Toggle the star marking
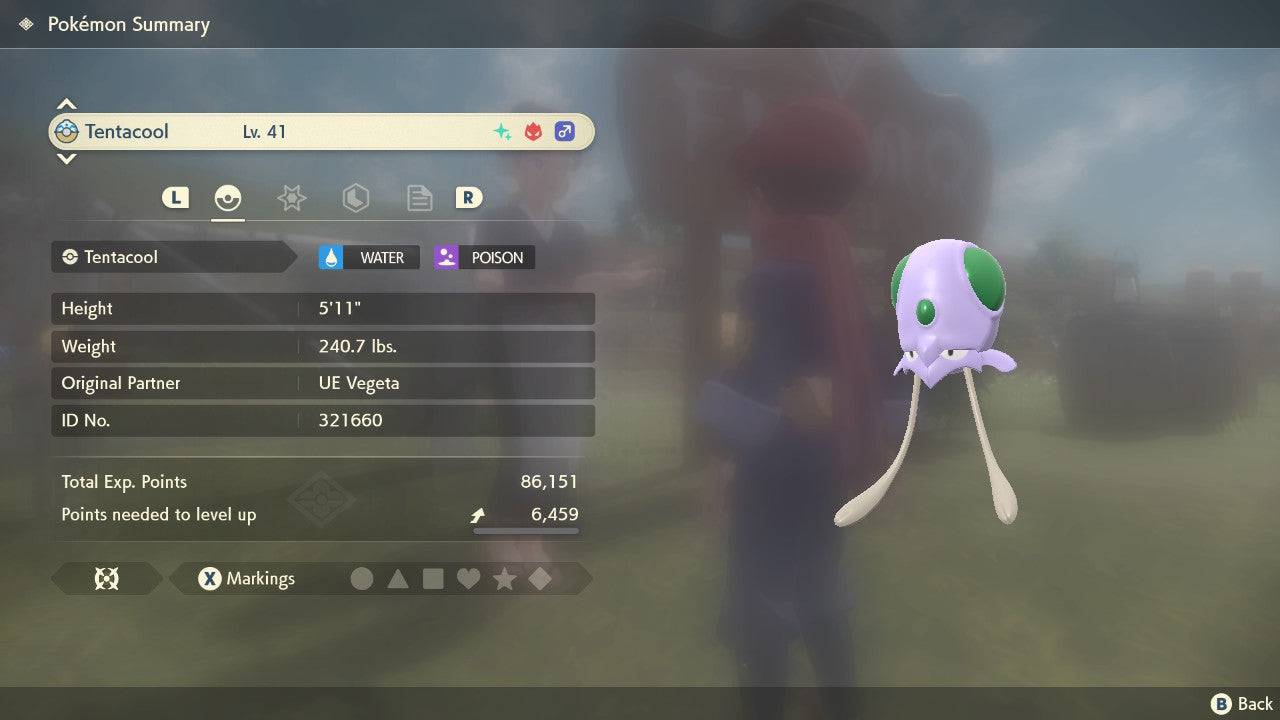This screenshot has width=1280, height=720. click(x=504, y=579)
